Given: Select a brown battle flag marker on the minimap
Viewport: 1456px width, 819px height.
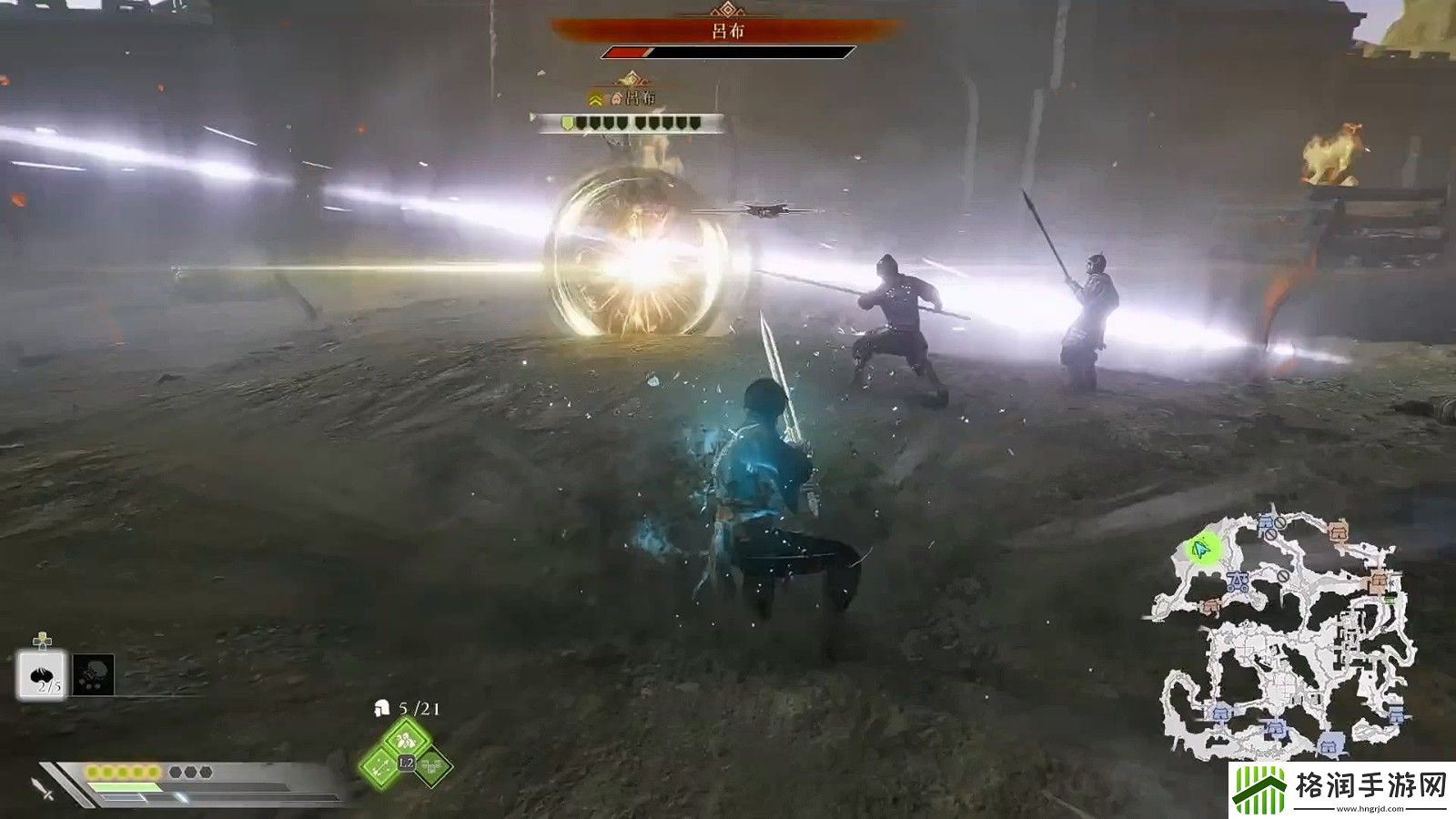Looking at the screenshot, I should [1339, 531].
